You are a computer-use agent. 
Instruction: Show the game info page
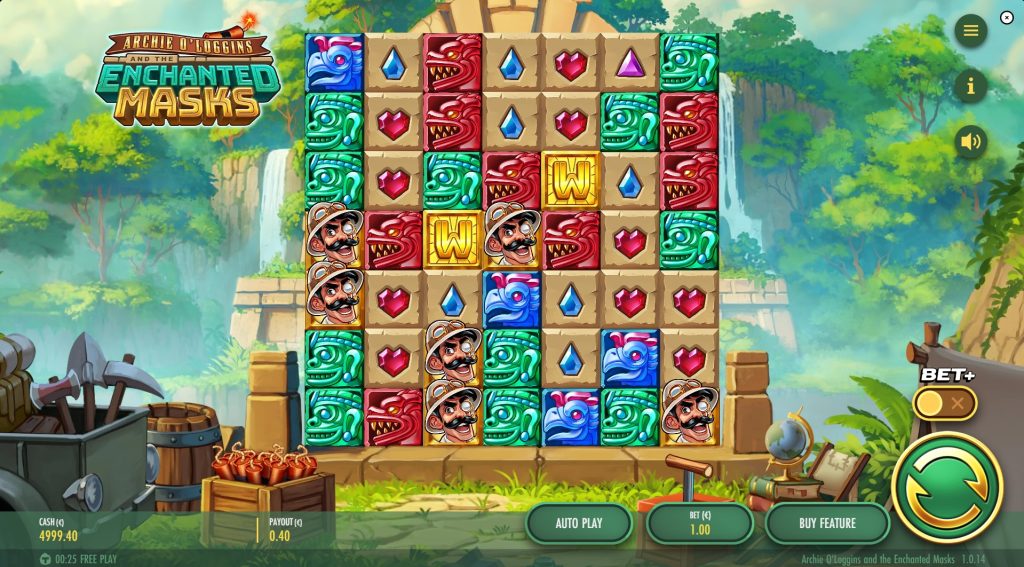pos(970,86)
